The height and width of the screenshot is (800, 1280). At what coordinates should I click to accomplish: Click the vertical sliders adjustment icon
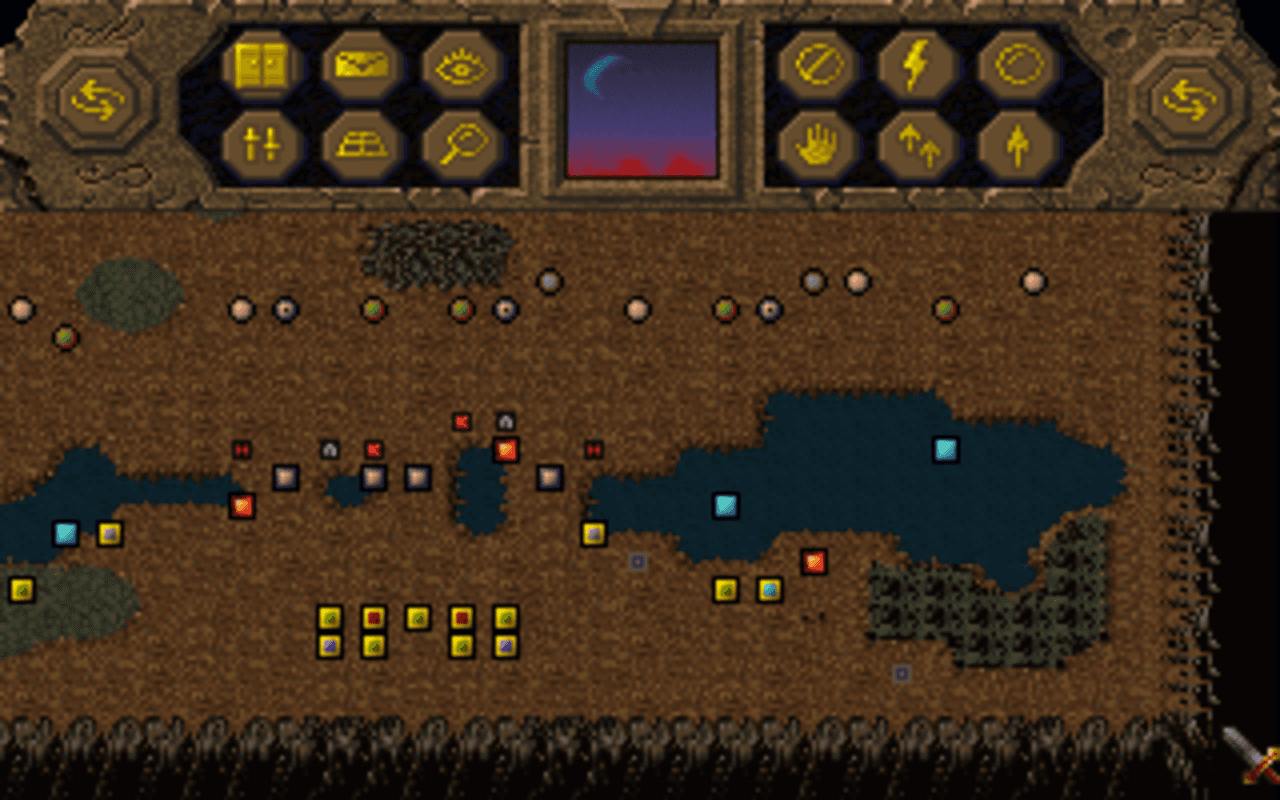(265, 145)
